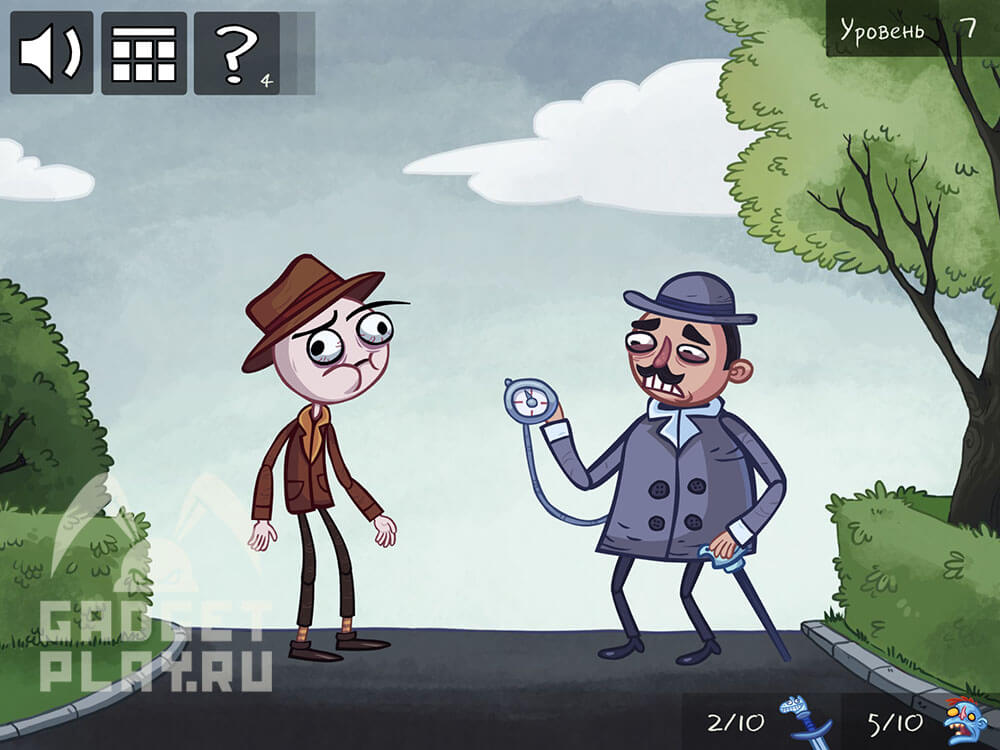
Task: Open the level select grid
Action: pos(143,53)
